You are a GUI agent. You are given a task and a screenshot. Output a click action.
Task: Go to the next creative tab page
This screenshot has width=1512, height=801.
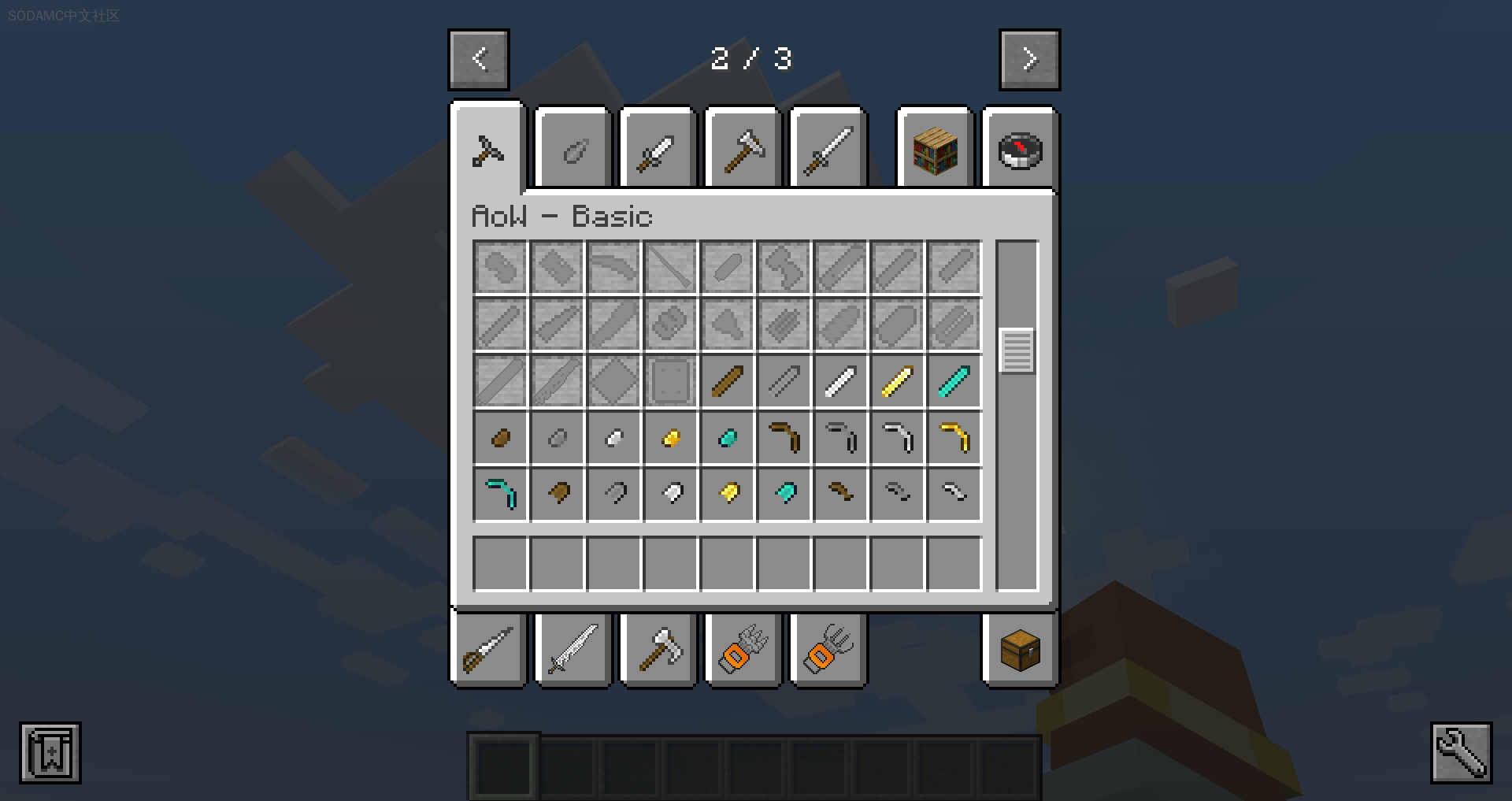(x=1029, y=60)
